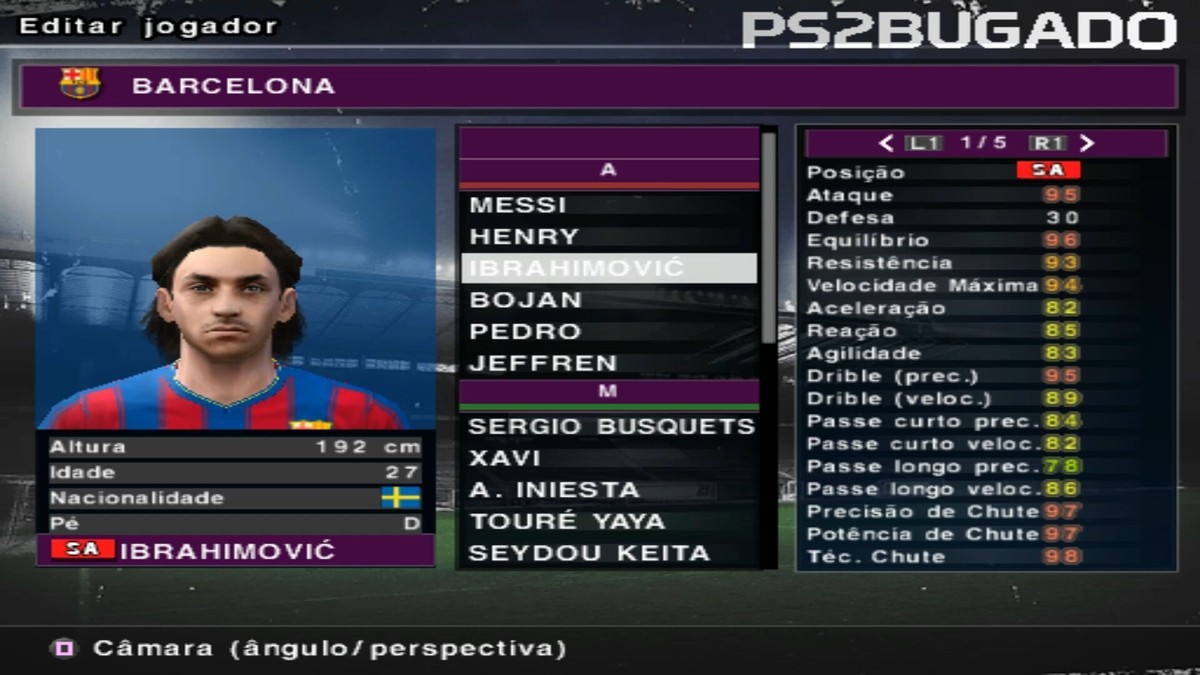This screenshot has width=1200, height=675.
Task: Click the player list scrollbar
Action: (x=768, y=240)
